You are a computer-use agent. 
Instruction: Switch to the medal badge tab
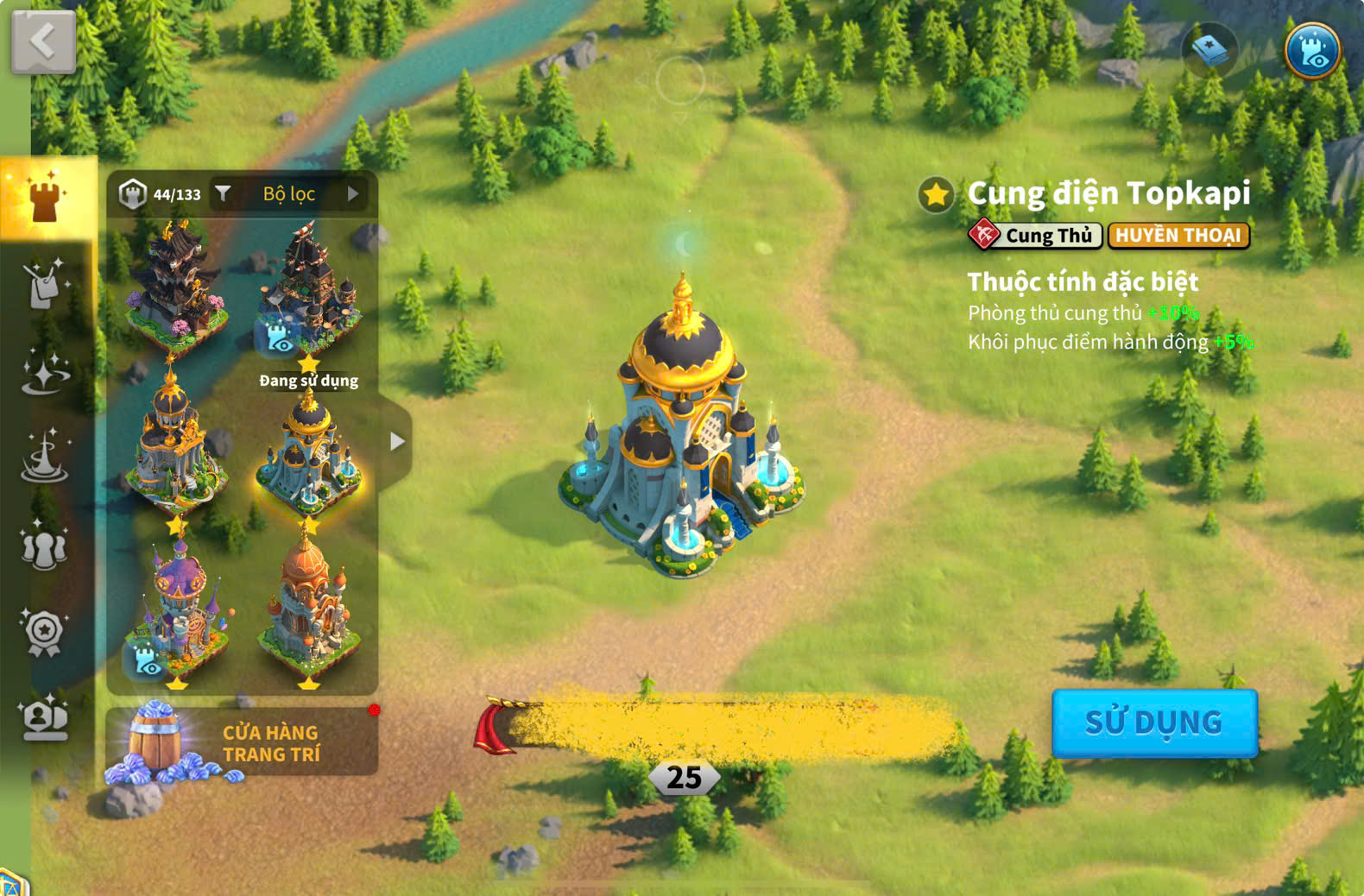43,633
